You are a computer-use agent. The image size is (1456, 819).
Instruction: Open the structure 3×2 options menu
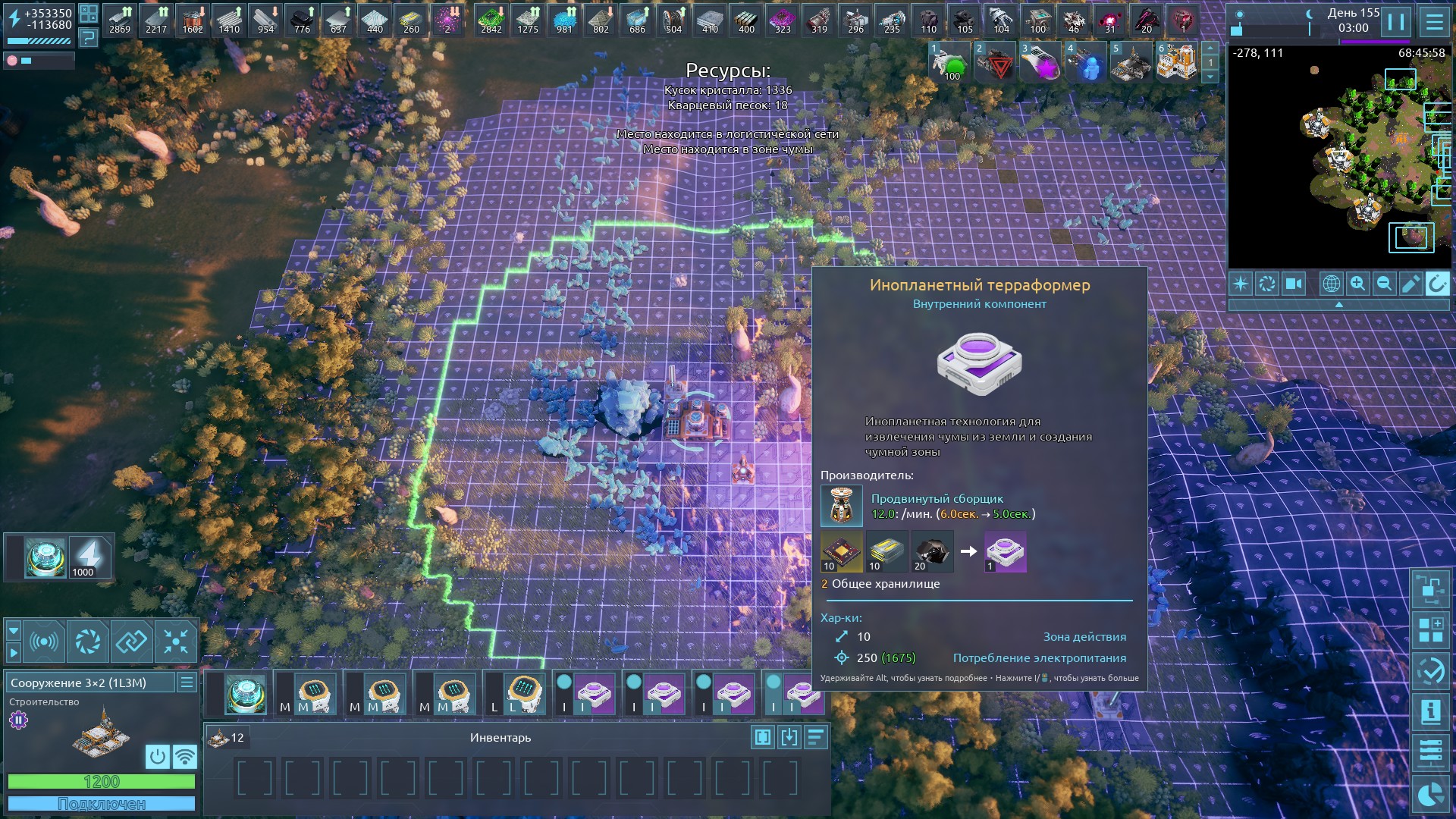pyautogui.click(x=187, y=682)
